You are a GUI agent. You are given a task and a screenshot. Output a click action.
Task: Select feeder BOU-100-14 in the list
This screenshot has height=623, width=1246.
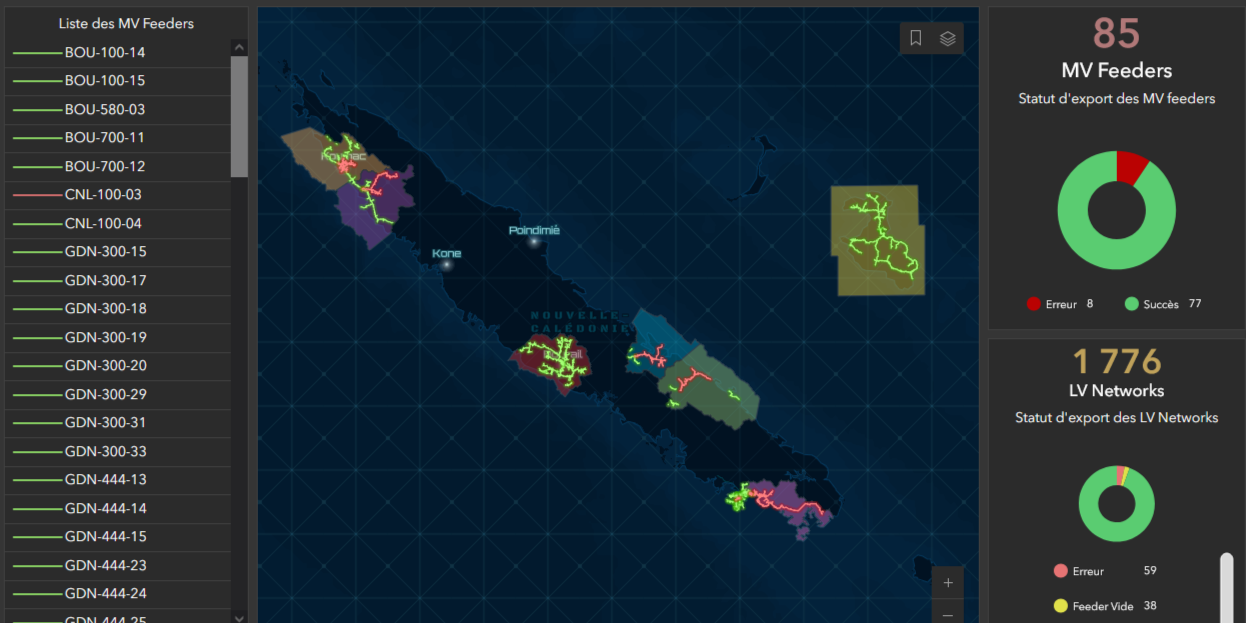tap(104, 52)
